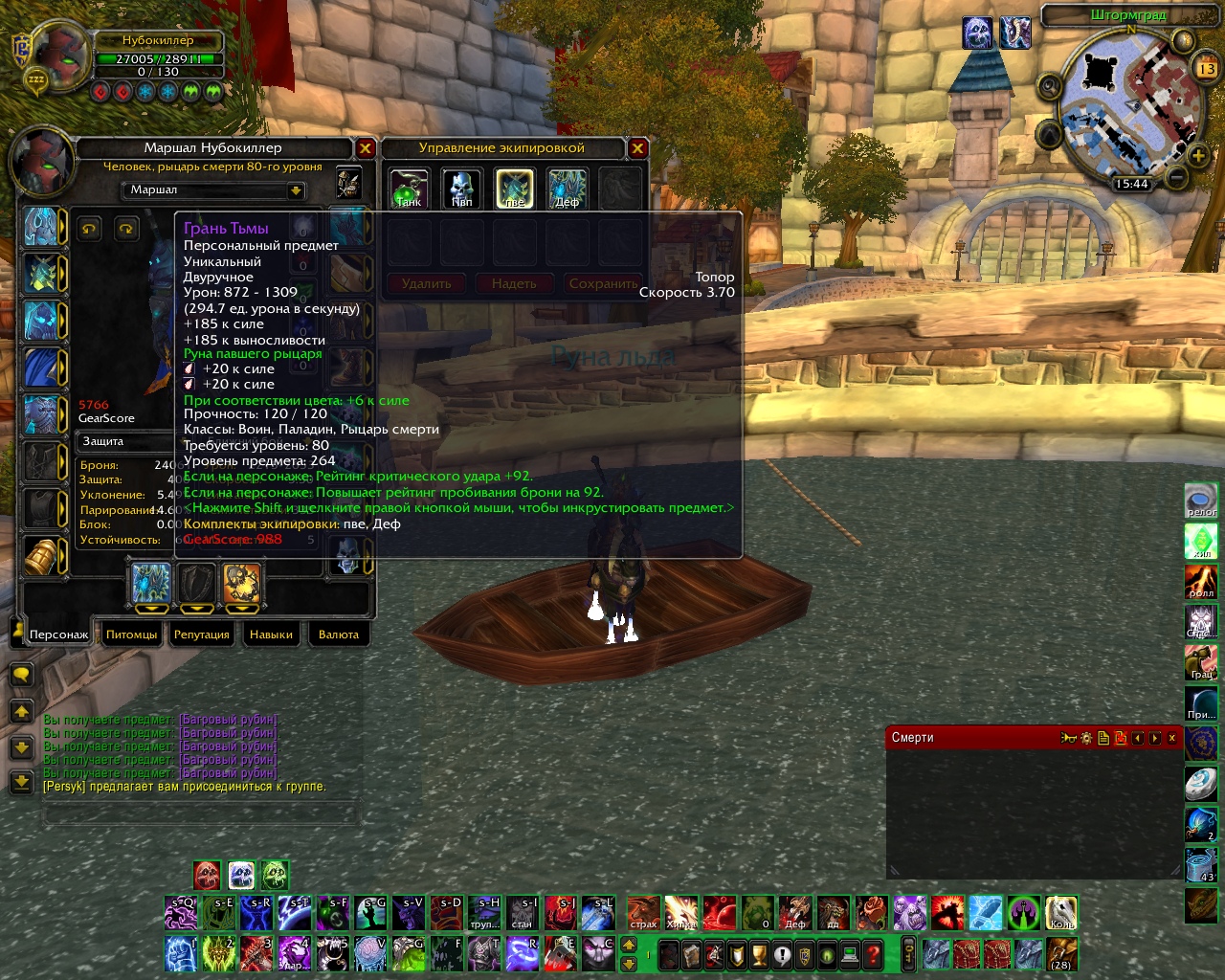
Task: Click the Надеть button
Action: pyautogui.click(x=514, y=283)
